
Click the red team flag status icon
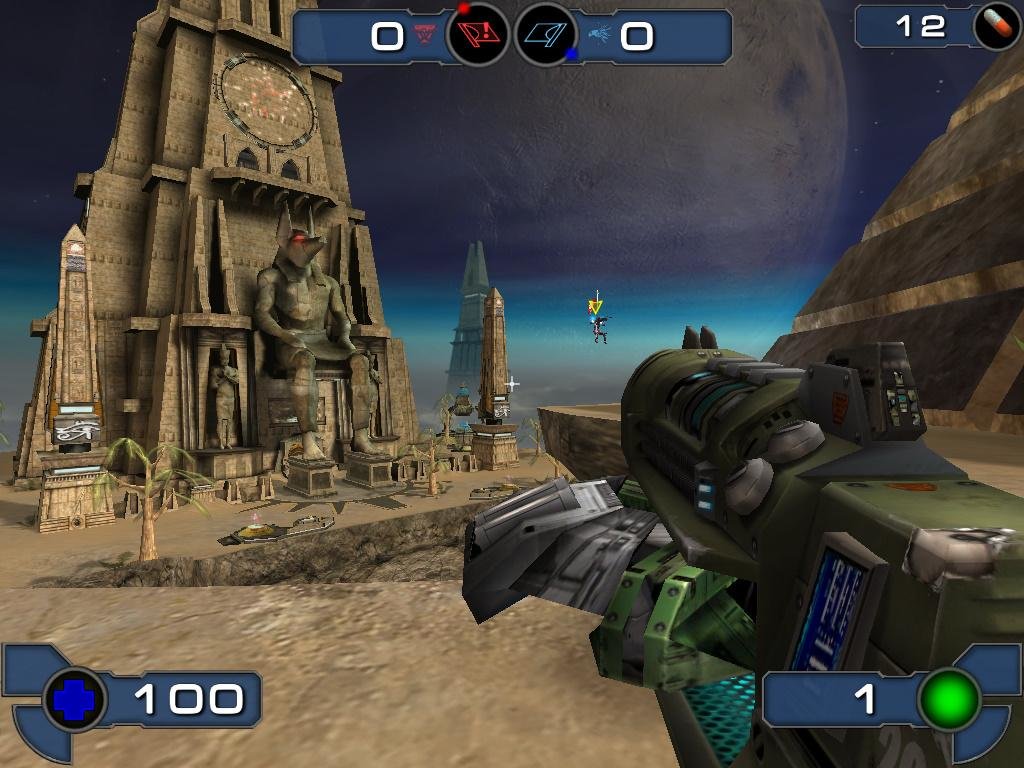click(x=477, y=36)
